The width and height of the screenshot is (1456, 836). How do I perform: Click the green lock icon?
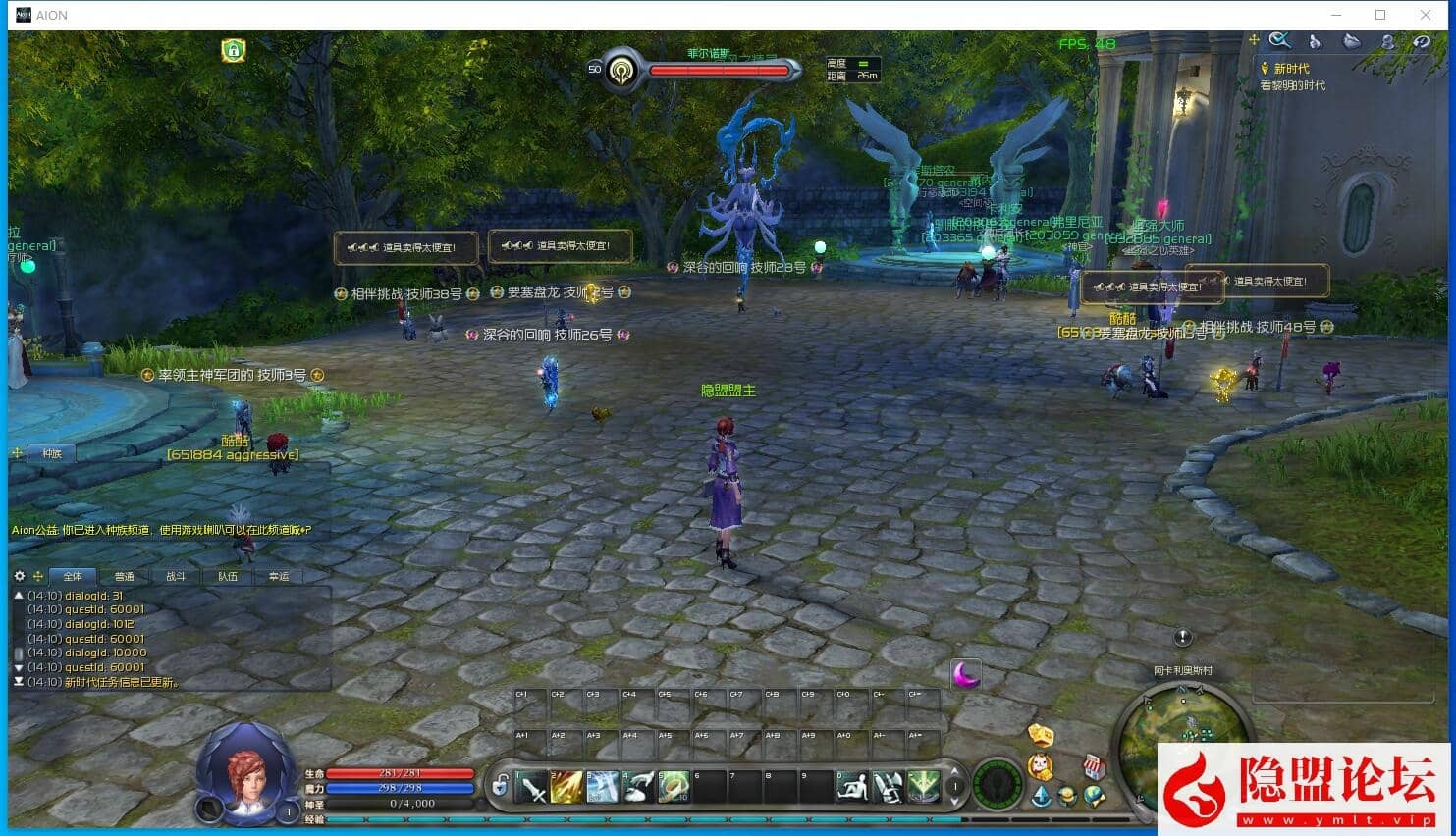pyautogui.click(x=233, y=51)
